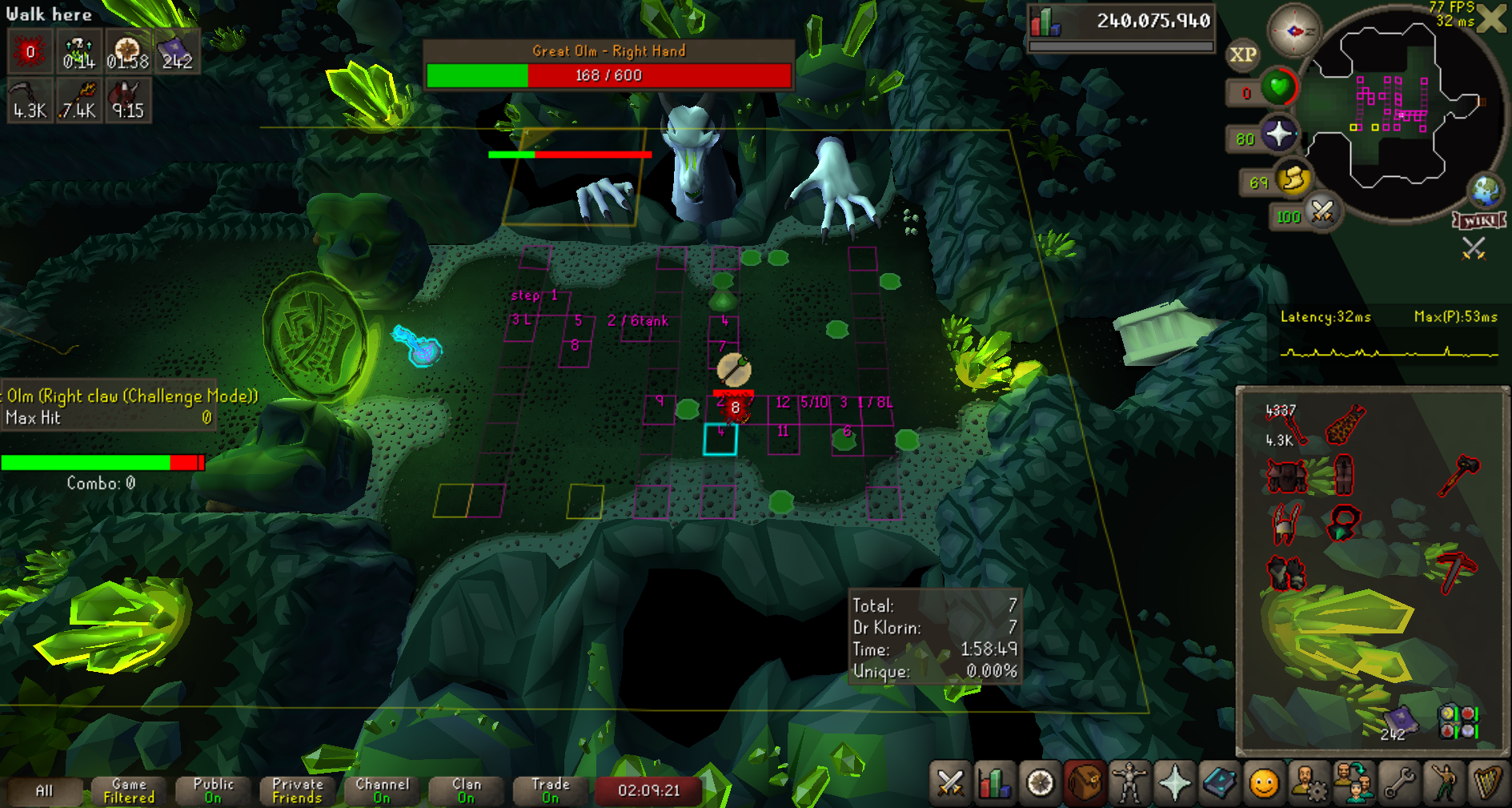Activate the quick-prayers orb

tap(1279, 134)
